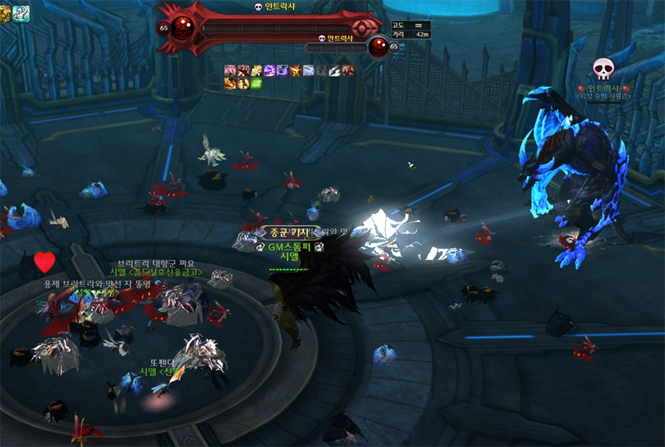Click the white figure buff icon
Screen dimensions: 665x447
coord(22,12)
